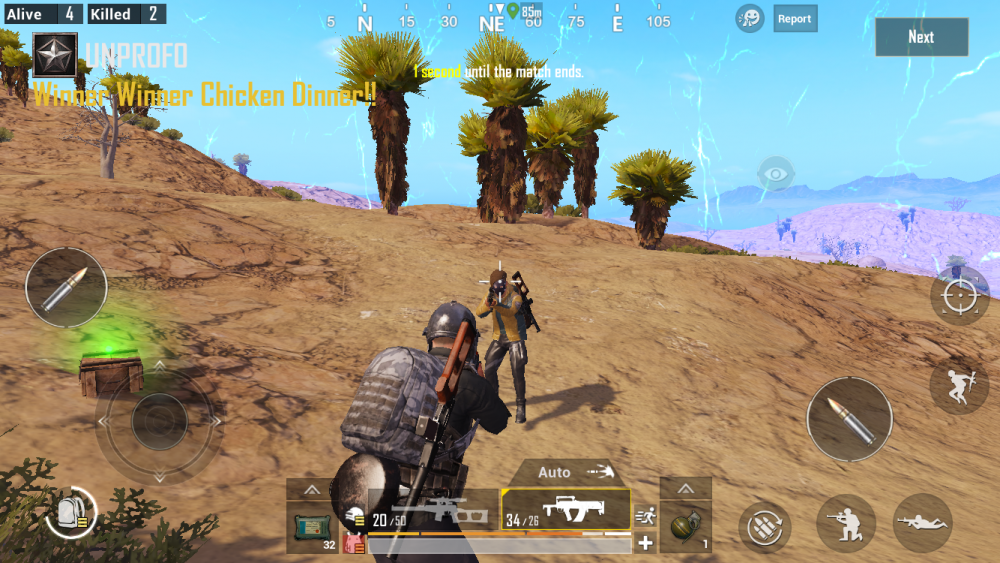Viewport: 1000px width, 563px height.
Task: Toggle the sprint running-man icon
Action: coord(645,517)
